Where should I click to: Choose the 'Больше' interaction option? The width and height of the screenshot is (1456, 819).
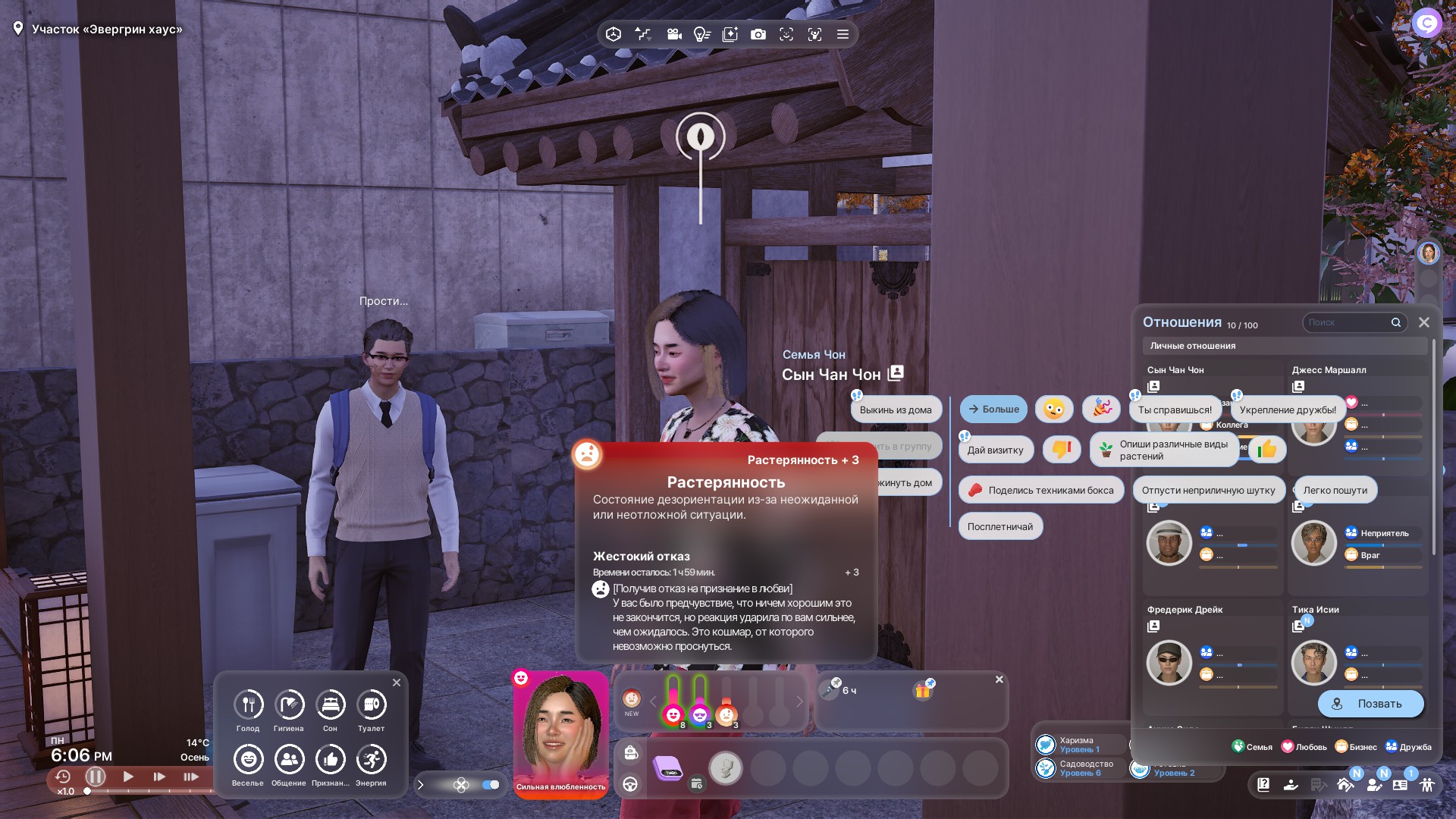tap(993, 409)
